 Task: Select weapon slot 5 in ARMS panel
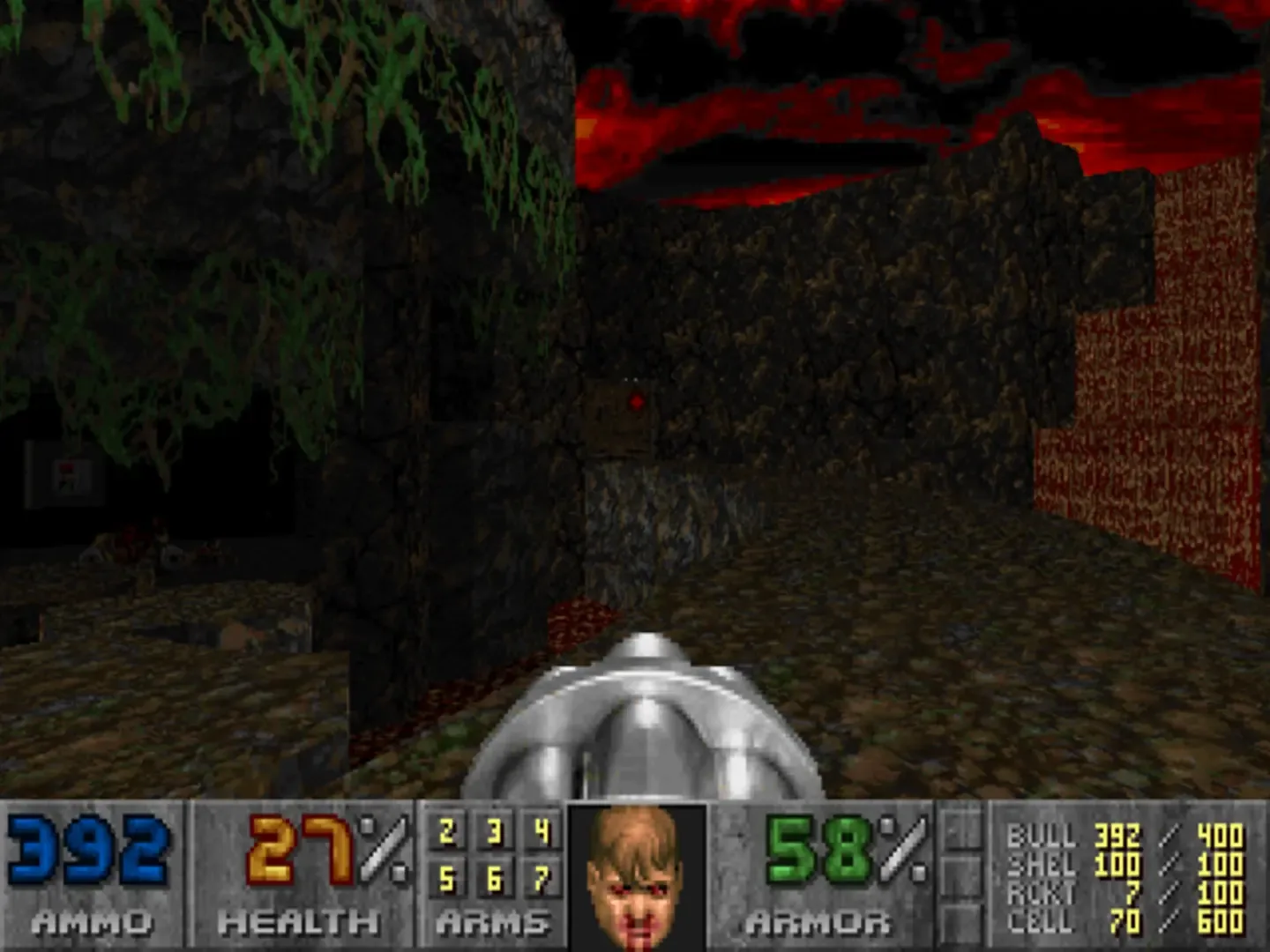pos(448,878)
